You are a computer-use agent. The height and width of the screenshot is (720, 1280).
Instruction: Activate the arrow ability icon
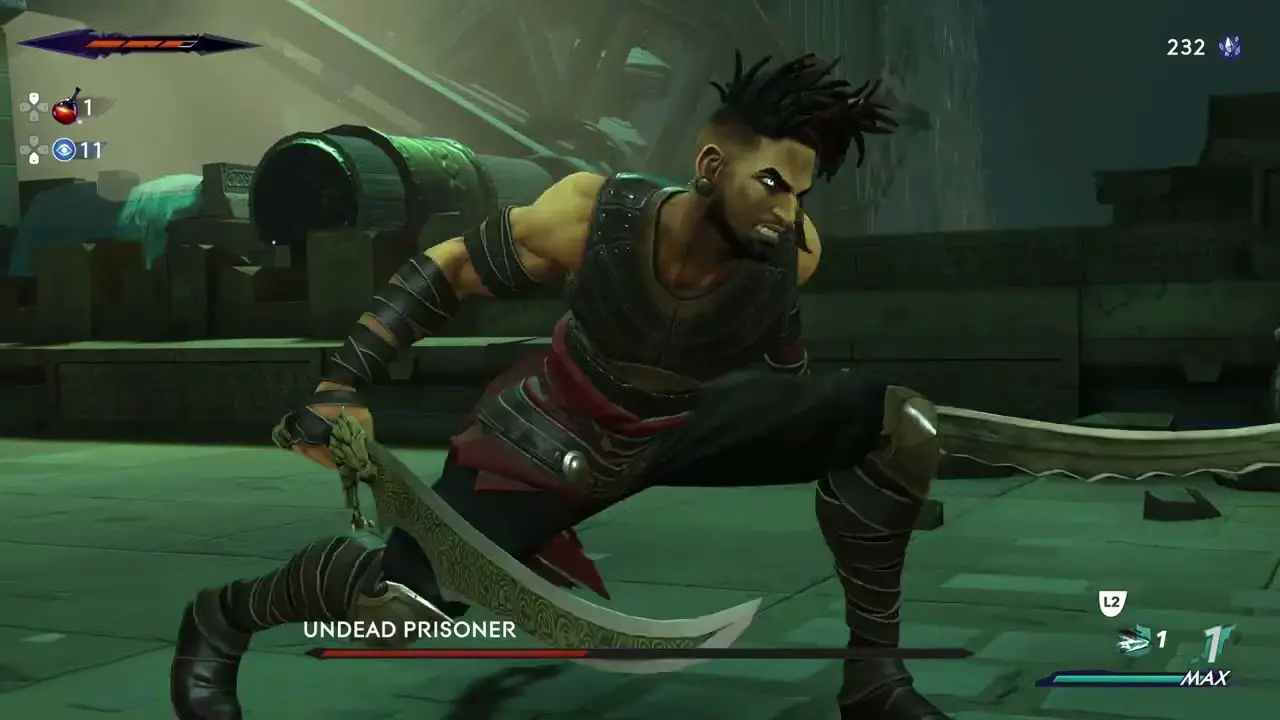point(1133,640)
